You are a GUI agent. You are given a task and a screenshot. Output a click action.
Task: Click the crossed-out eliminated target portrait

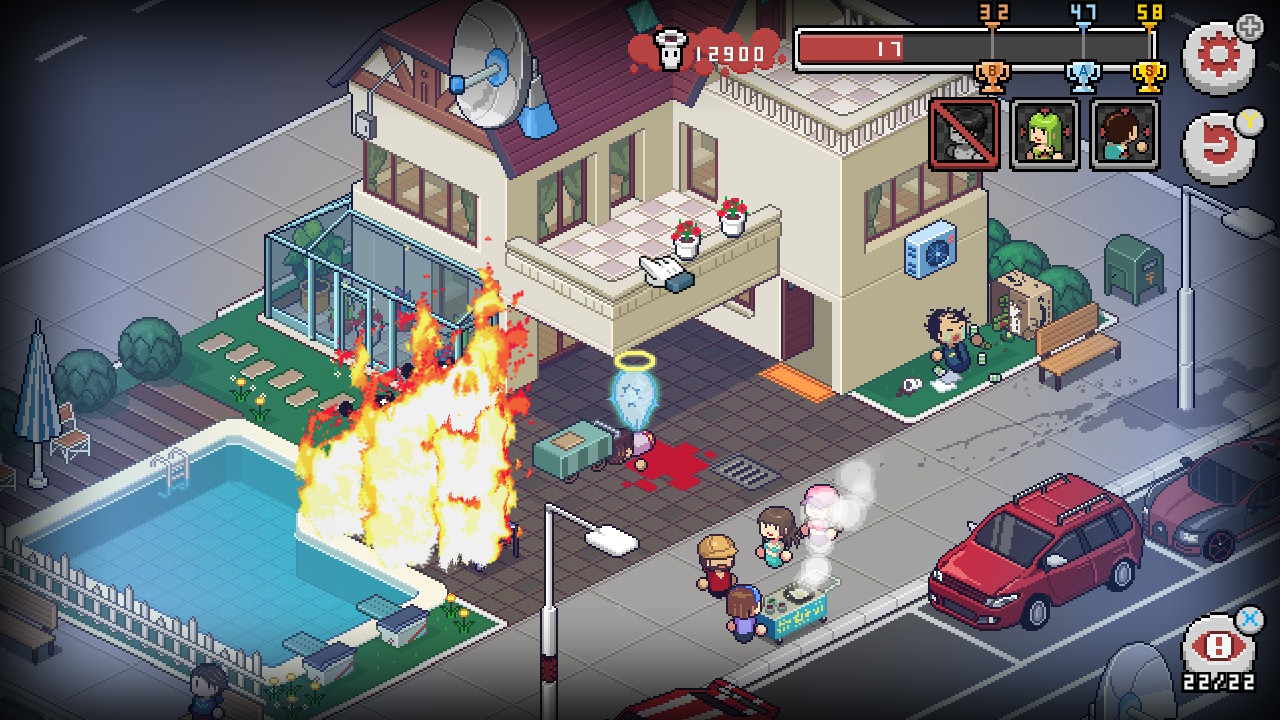(x=965, y=134)
